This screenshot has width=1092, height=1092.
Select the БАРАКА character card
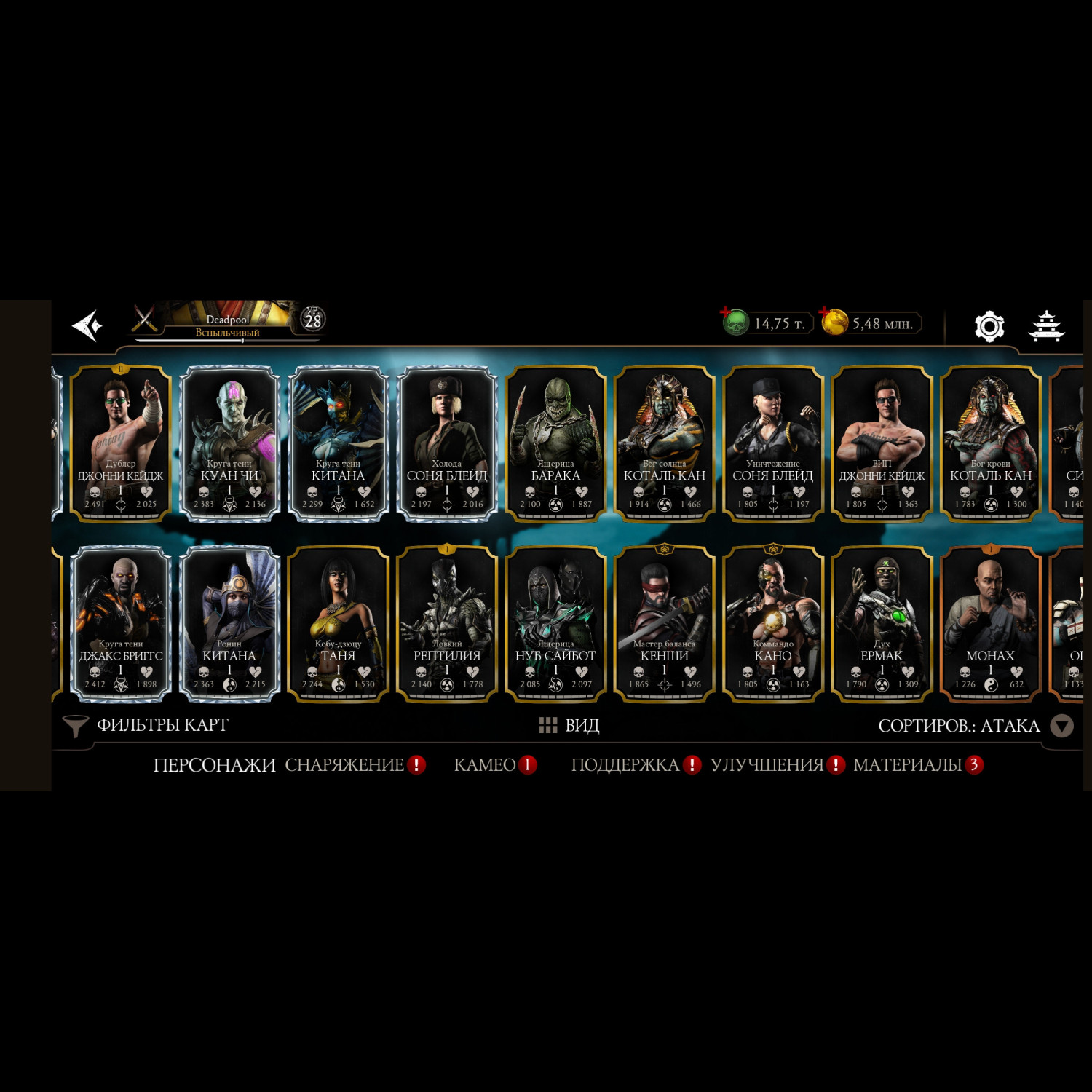point(555,443)
